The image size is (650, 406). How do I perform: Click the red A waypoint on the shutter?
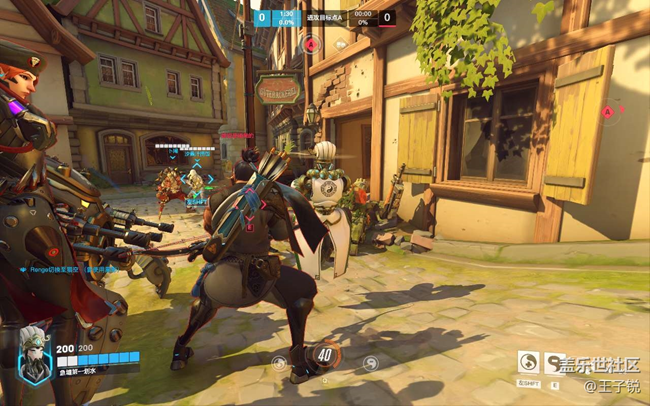tap(607, 112)
